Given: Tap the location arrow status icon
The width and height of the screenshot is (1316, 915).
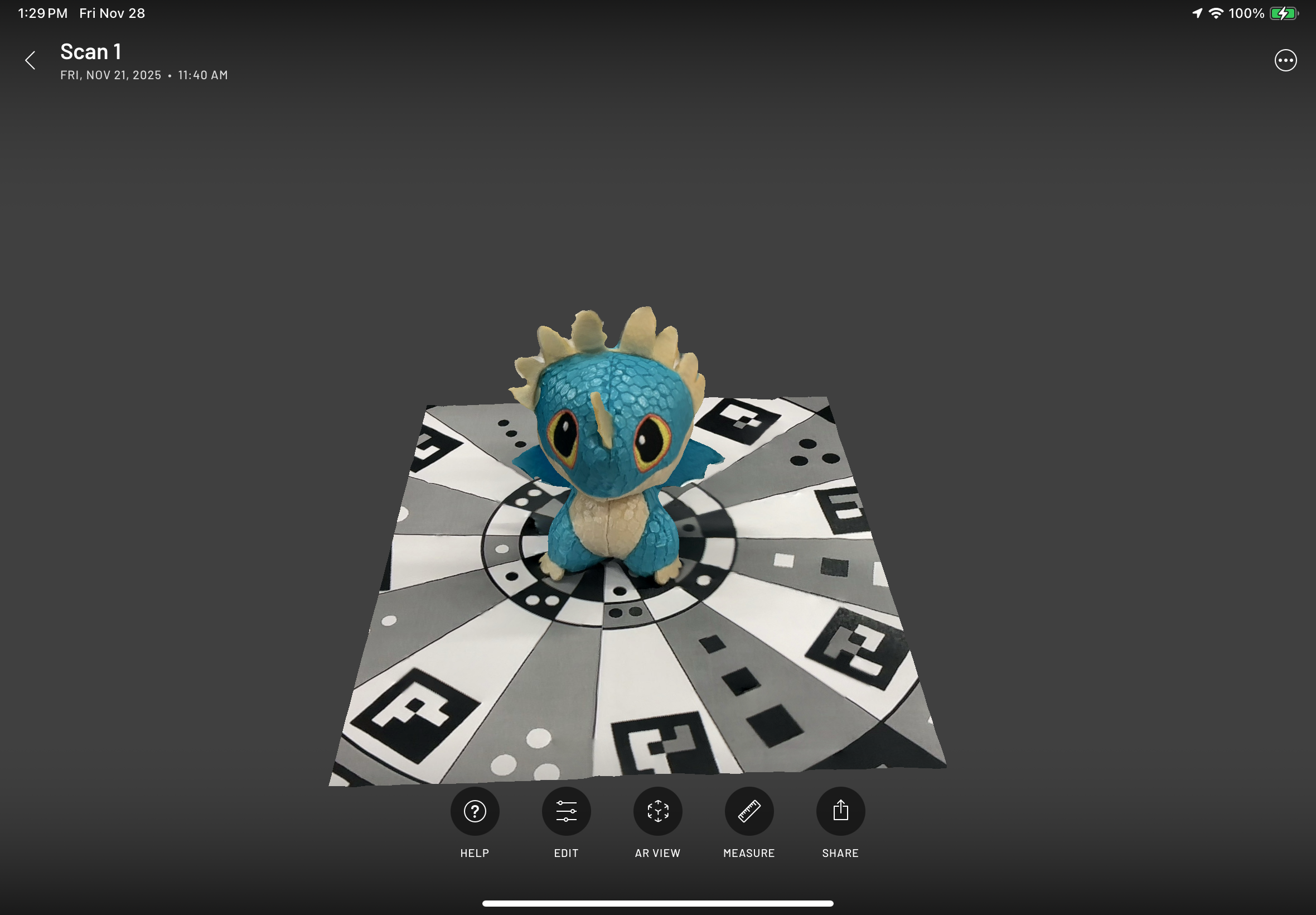Looking at the screenshot, I should click(x=1196, y=13).
